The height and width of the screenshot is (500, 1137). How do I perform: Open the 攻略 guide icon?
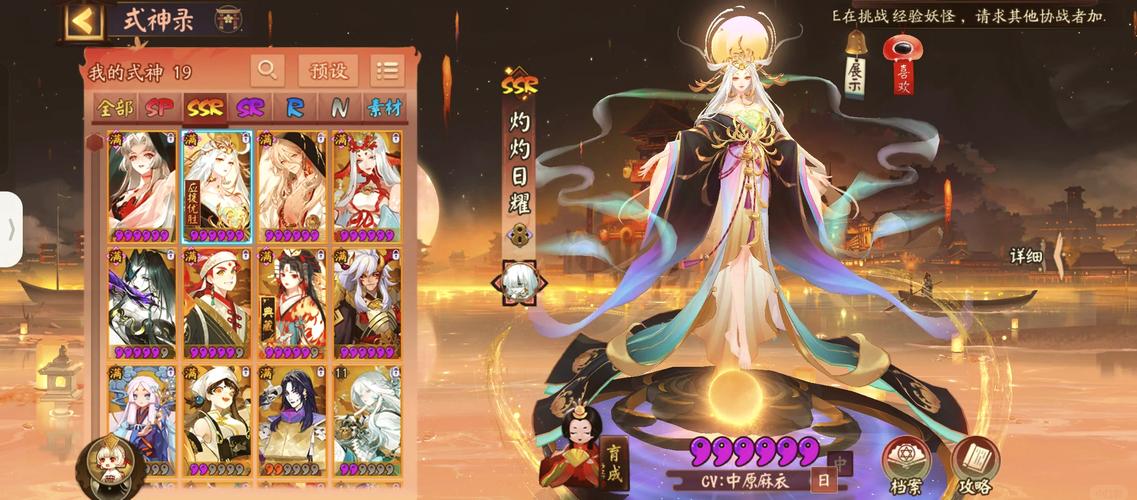973,466
